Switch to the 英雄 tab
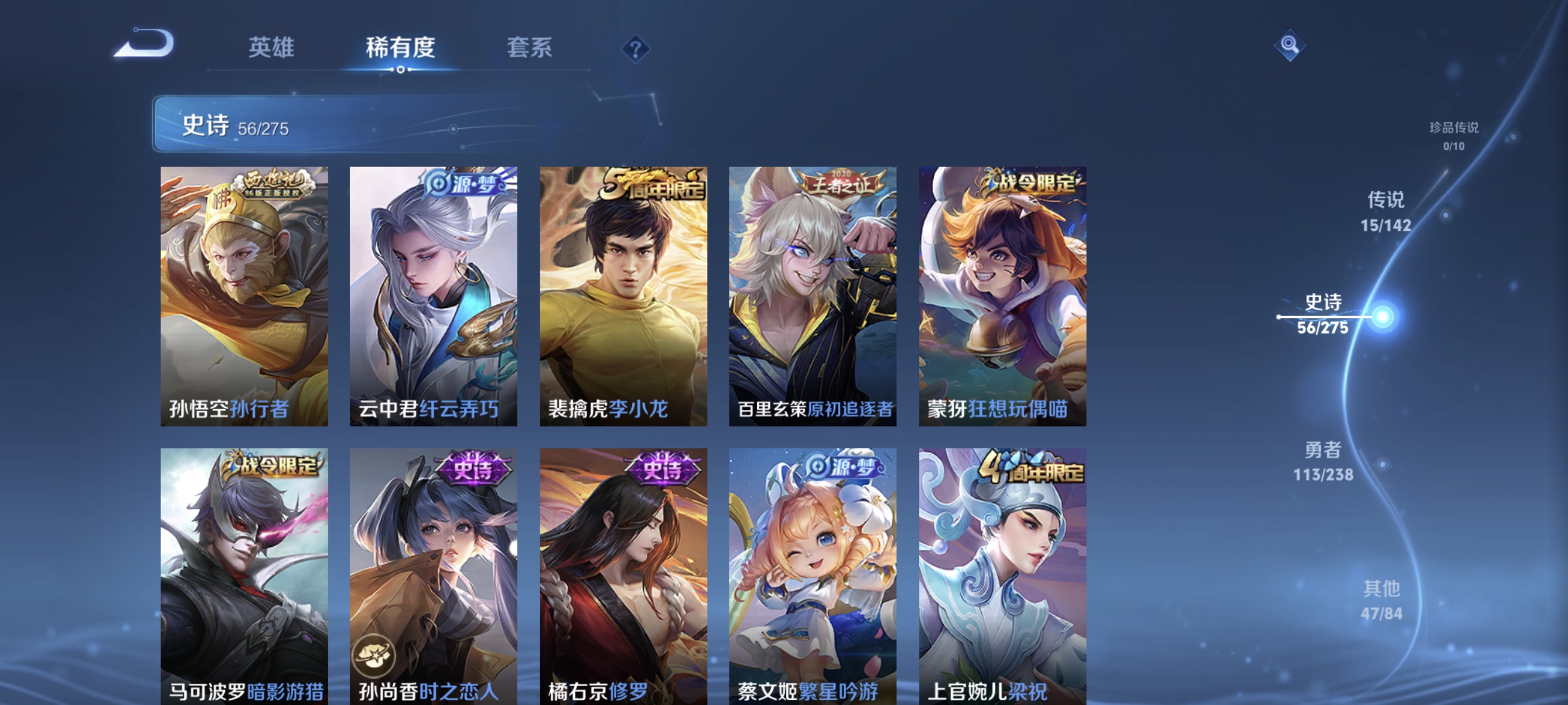1568x705 pixels. [272, 49]
